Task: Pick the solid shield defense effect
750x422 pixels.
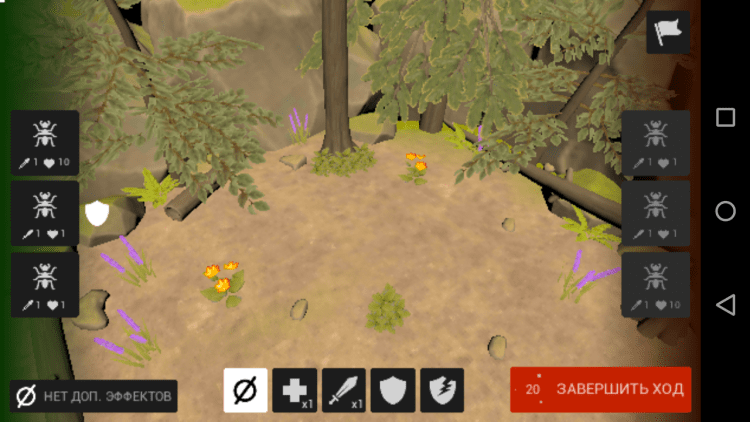Action: tap(392, 390)
